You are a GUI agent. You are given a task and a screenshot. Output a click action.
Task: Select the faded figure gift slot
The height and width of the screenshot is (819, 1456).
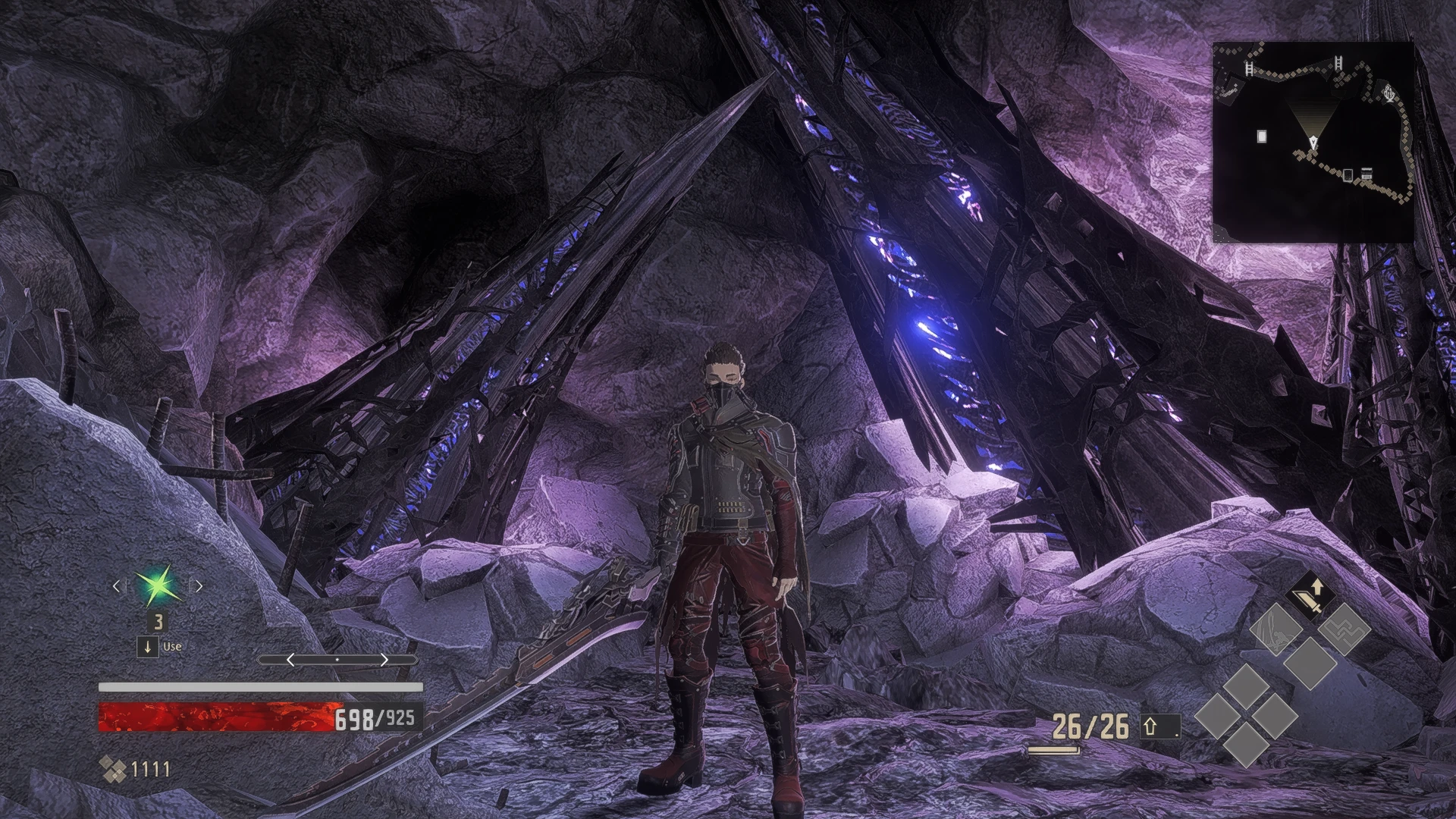coord(1276,629)
